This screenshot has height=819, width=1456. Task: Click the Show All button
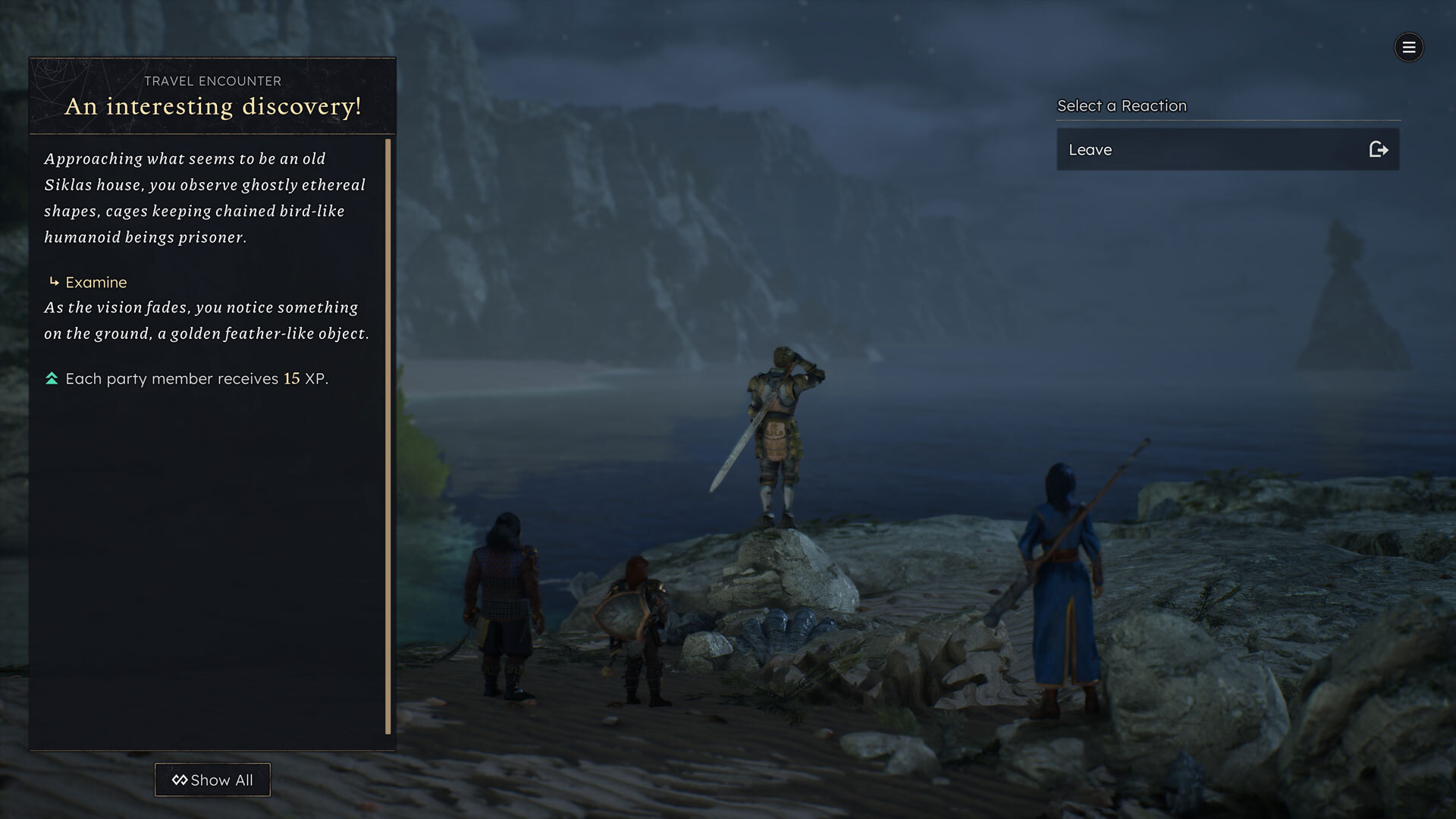pos(212,780)
